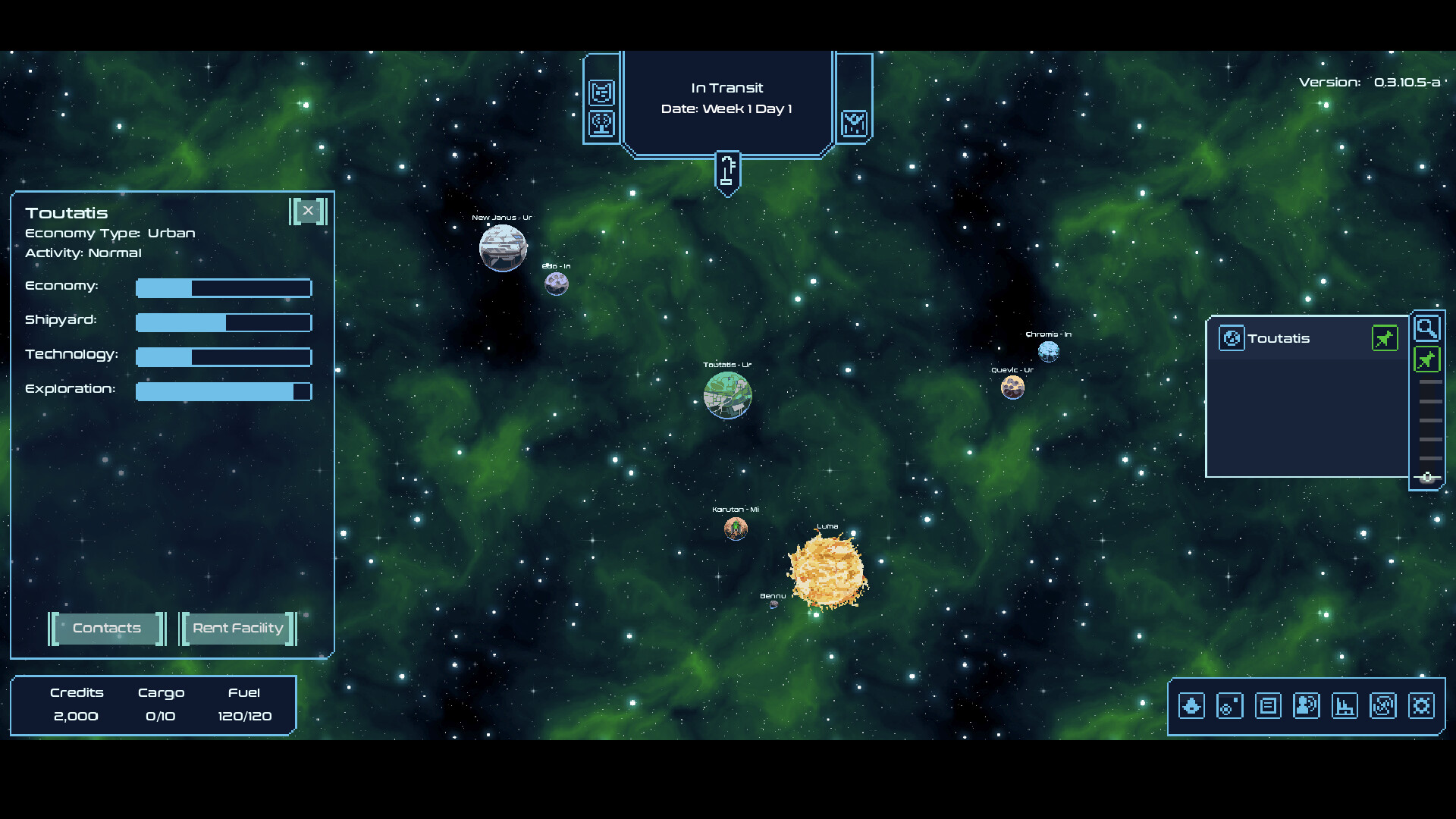Click the icon right of the date panel

click(855, 124)
